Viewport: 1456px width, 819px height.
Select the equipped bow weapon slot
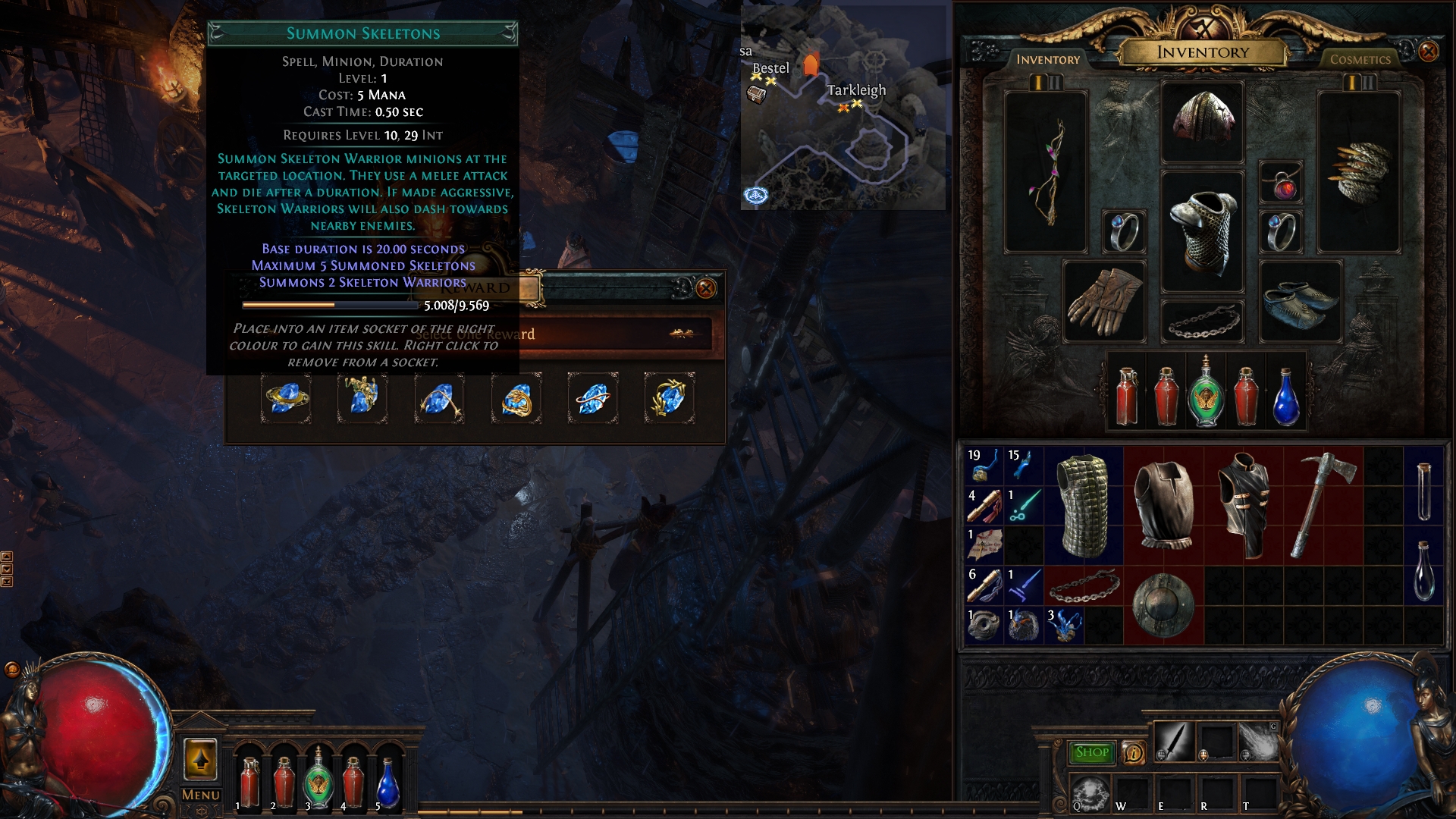tap(1046, 172)
